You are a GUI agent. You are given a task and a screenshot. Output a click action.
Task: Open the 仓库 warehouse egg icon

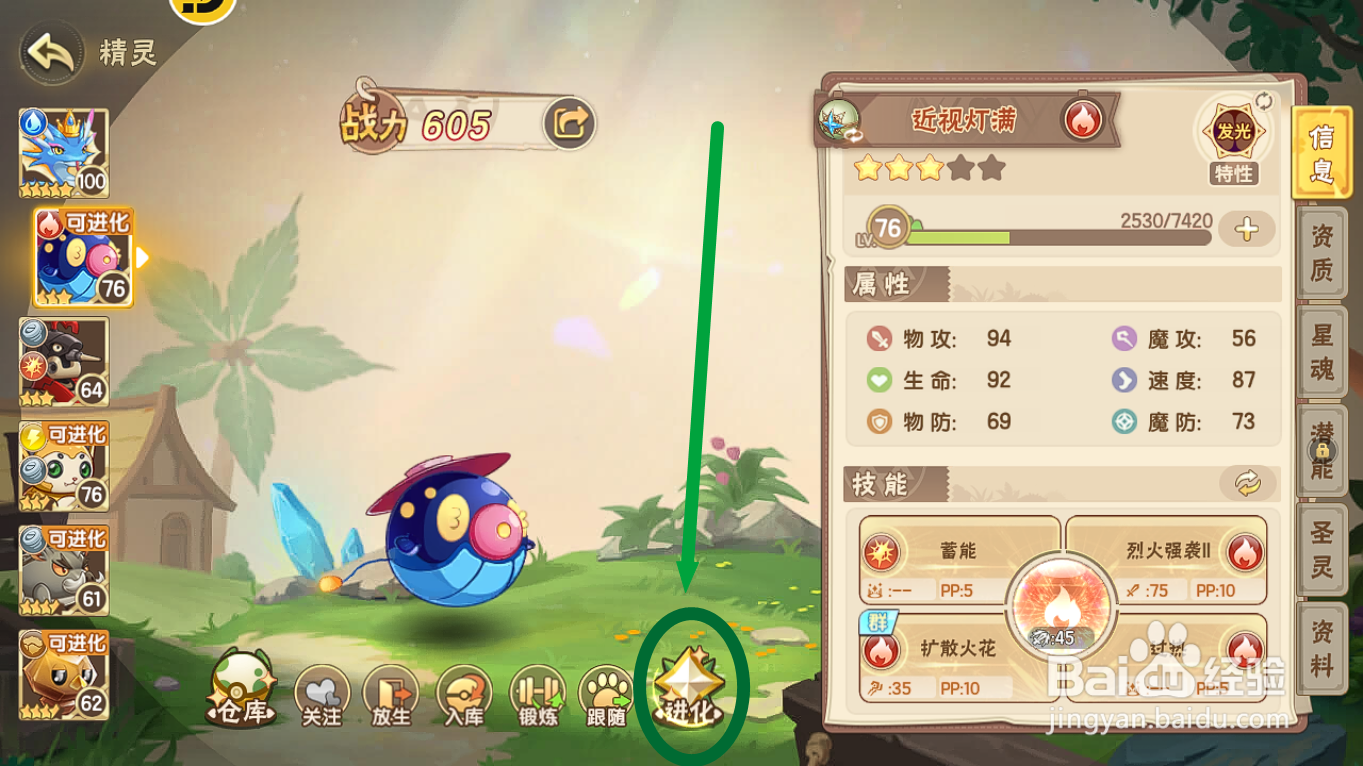243,685
